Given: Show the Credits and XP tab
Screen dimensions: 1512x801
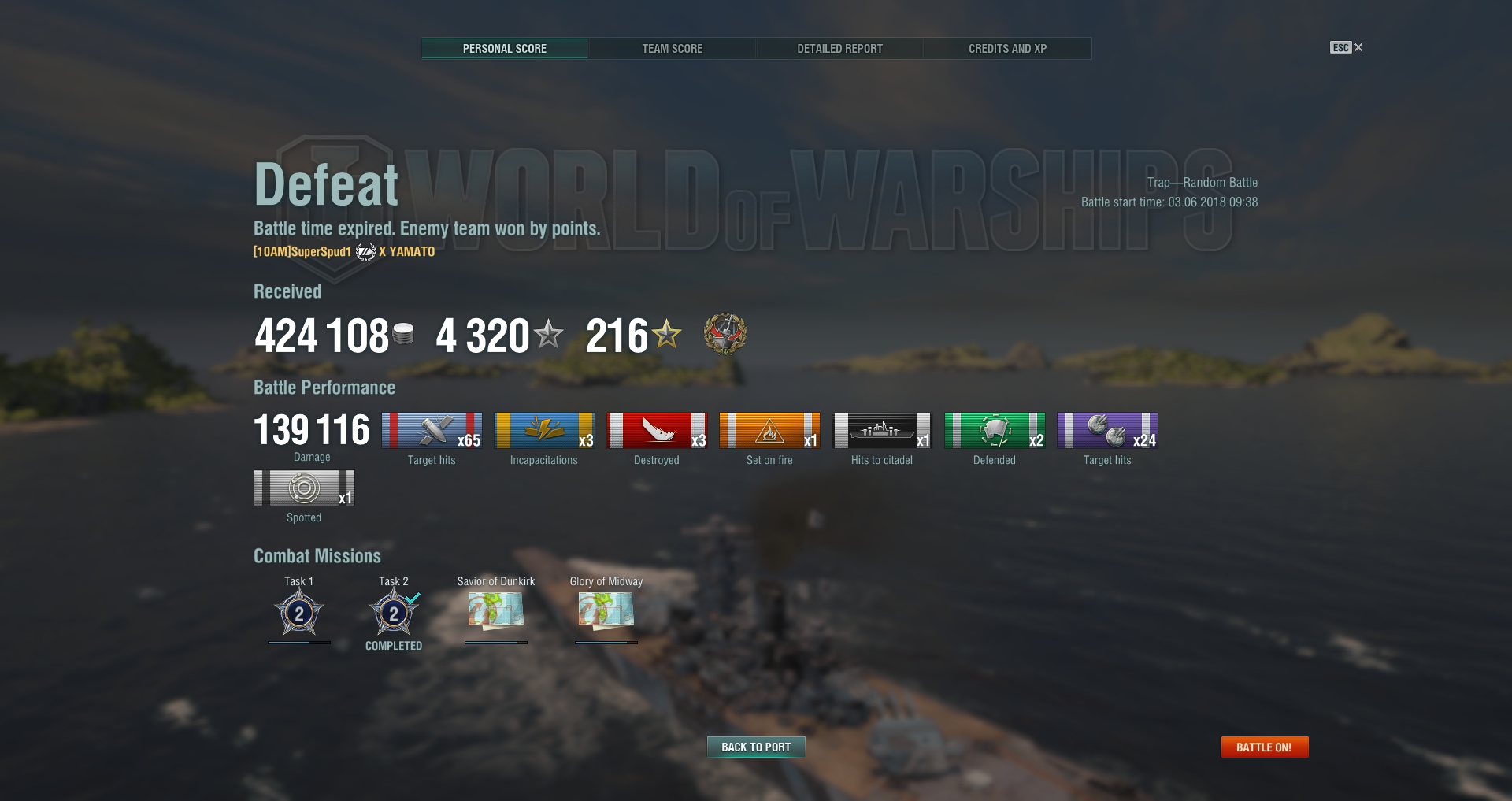Looking at the screenshot, I should point(1007,49).
